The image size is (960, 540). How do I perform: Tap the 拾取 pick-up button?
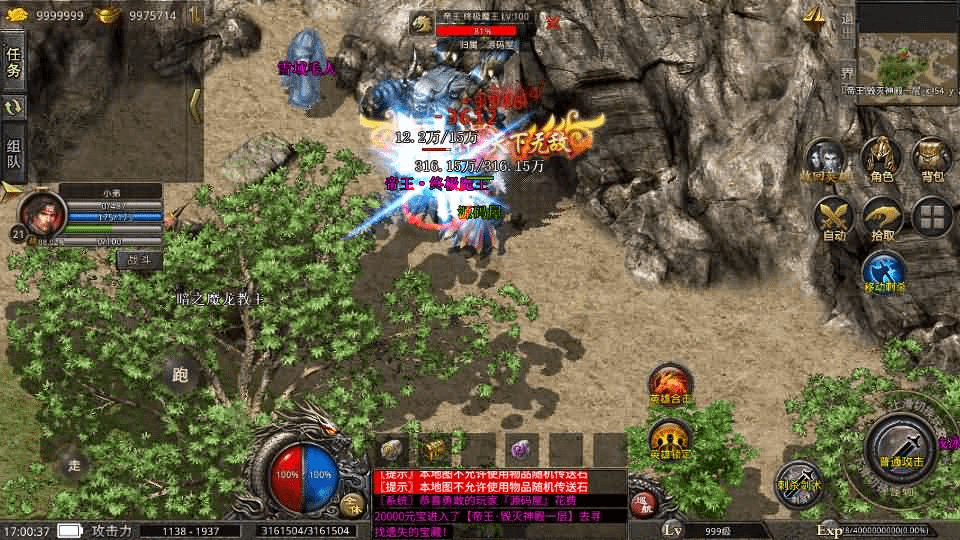click(x=882, y=218)
